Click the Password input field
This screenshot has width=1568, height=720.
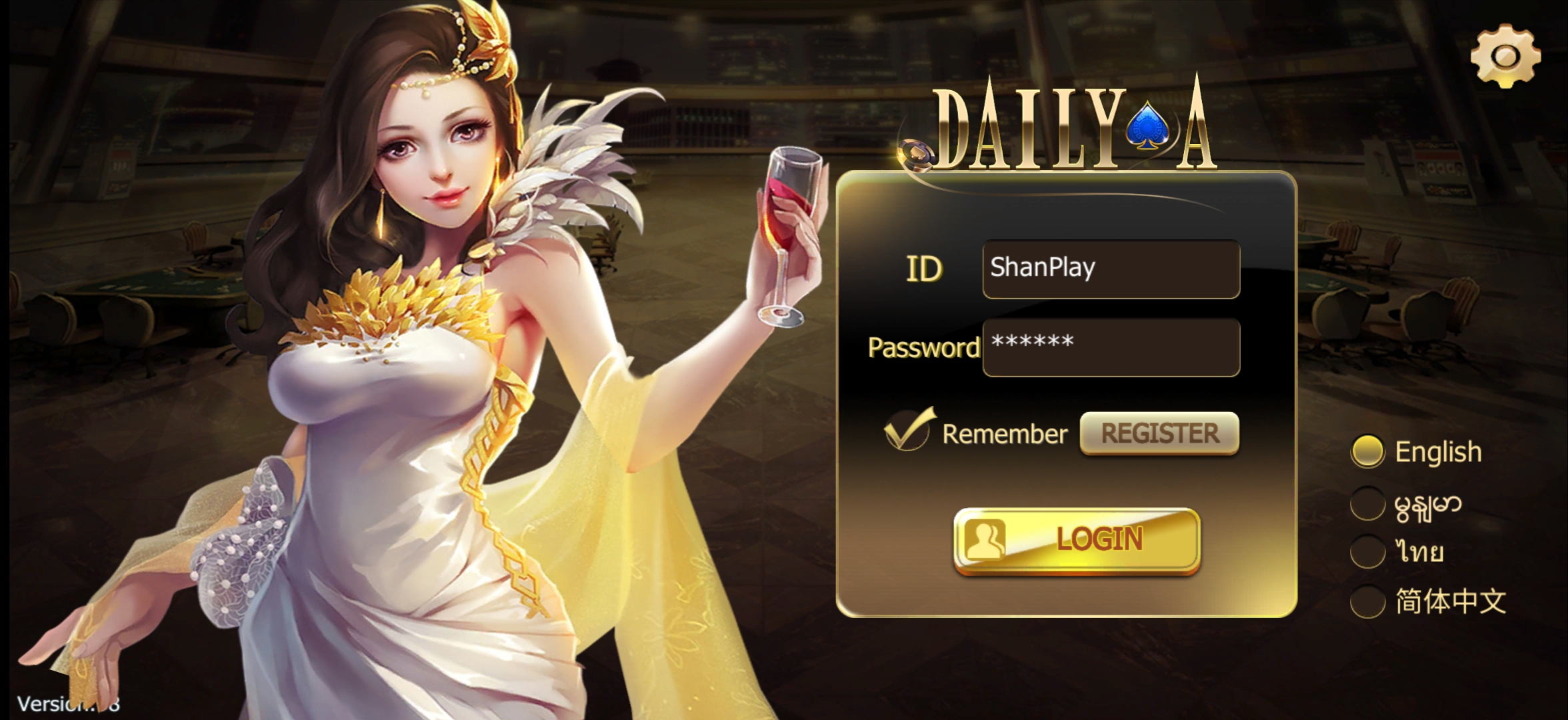click(x=1110, y=348)
